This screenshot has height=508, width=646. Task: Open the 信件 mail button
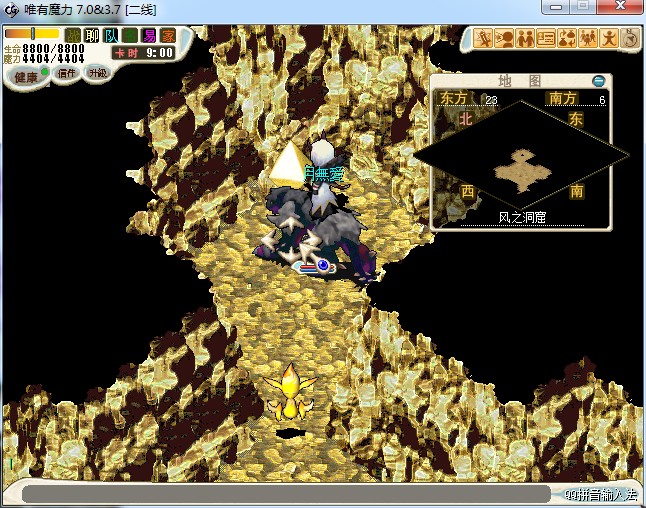click(67, 73)
